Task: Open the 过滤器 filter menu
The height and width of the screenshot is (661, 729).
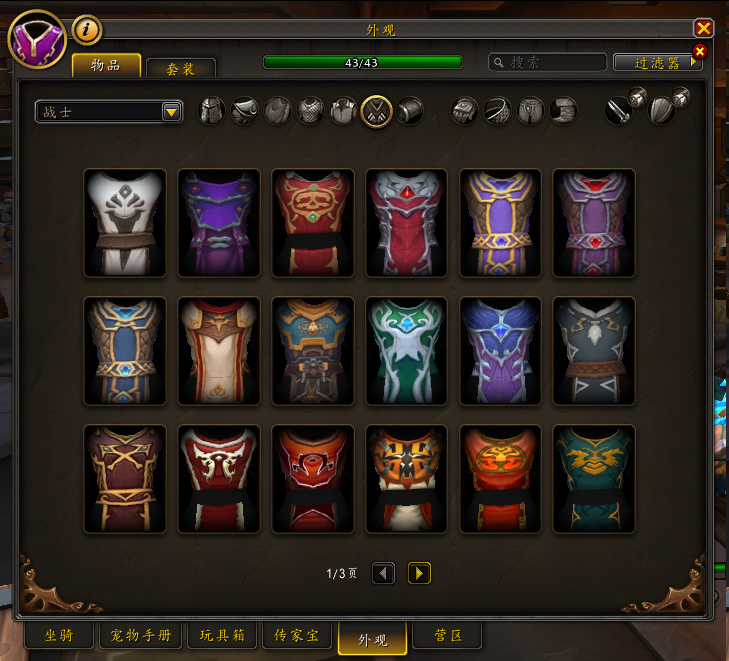Action: tap(657, 62)
